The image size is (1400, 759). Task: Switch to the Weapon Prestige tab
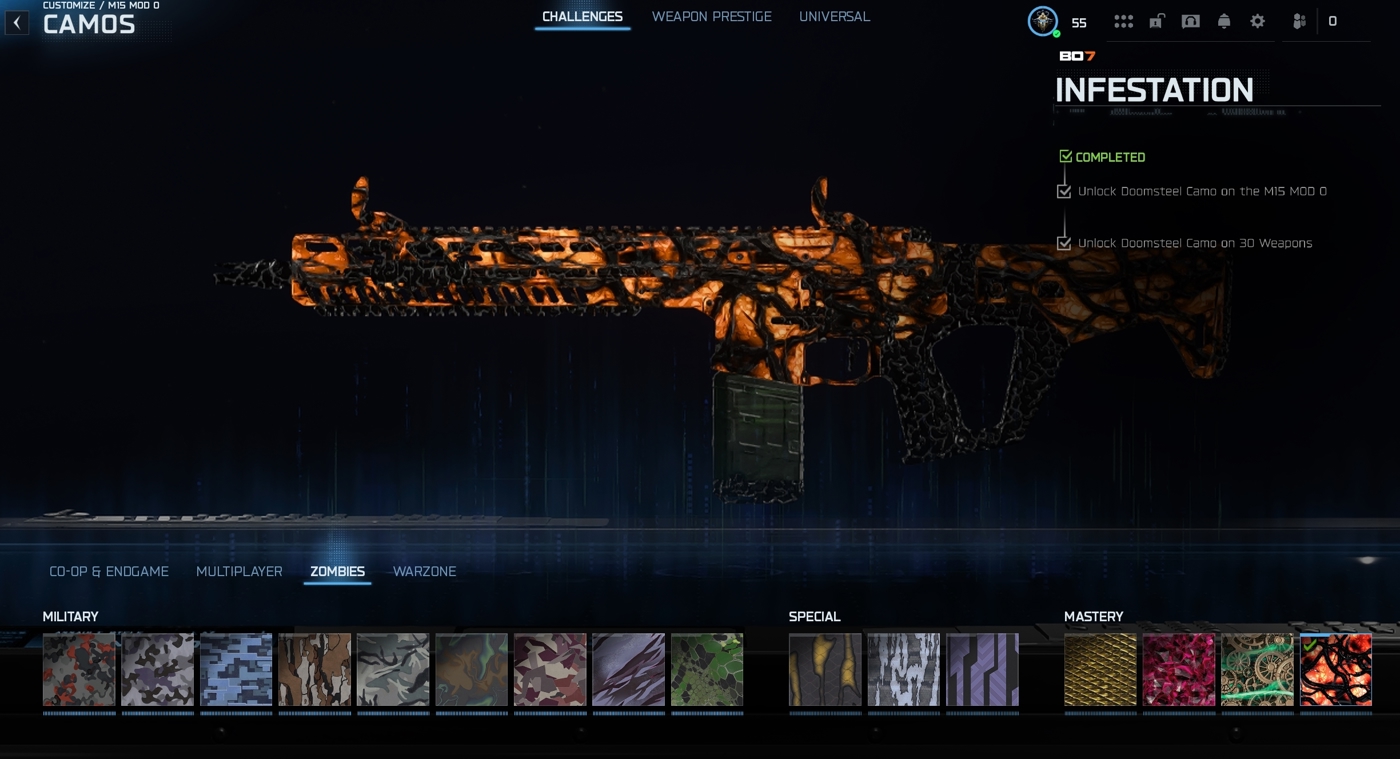pos(711,17)
